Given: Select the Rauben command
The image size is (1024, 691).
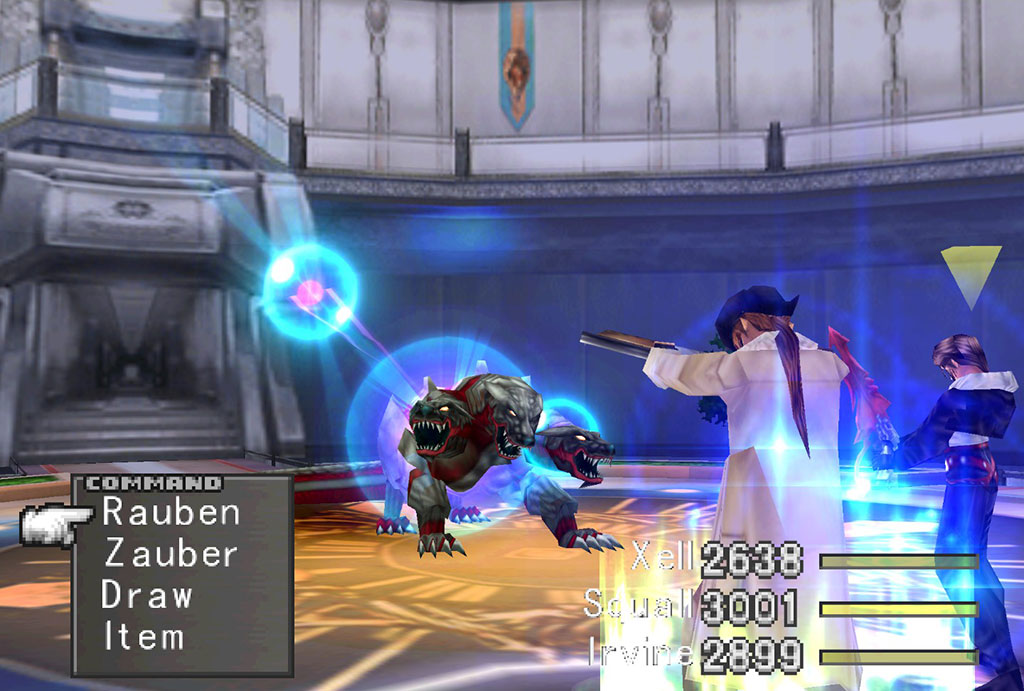Looking at the screenshot, I should pyautogui.click(x=171, y=513).
